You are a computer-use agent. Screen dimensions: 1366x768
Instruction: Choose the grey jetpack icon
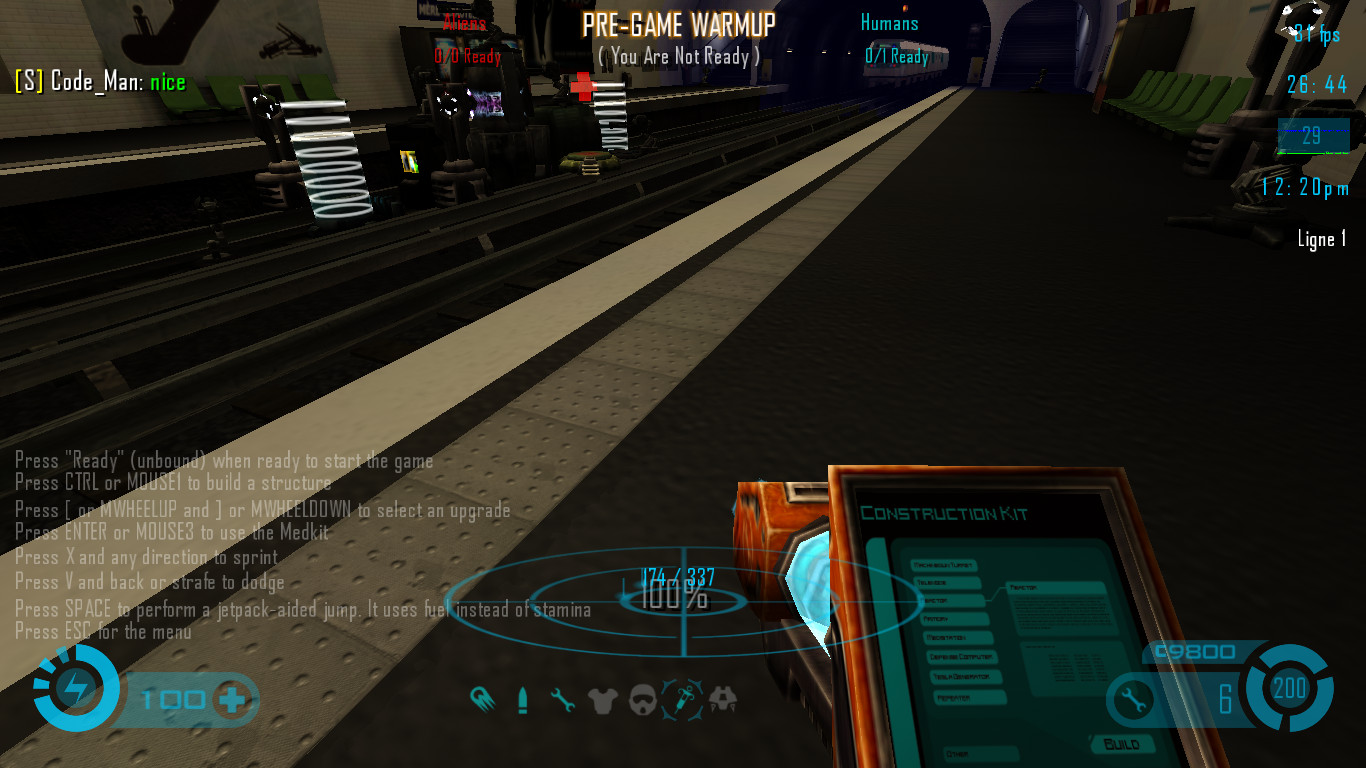tap(723, 700)
